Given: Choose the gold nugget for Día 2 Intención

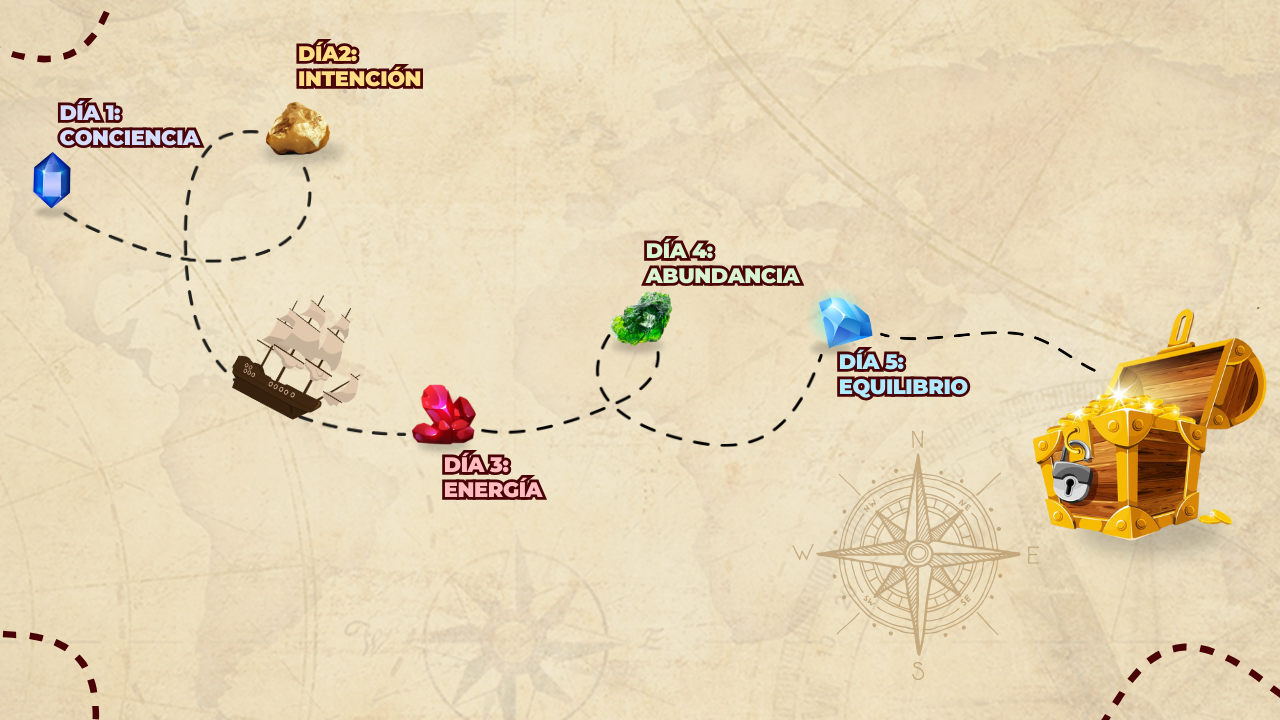Looking at the screenshot, I should point(297,129).
